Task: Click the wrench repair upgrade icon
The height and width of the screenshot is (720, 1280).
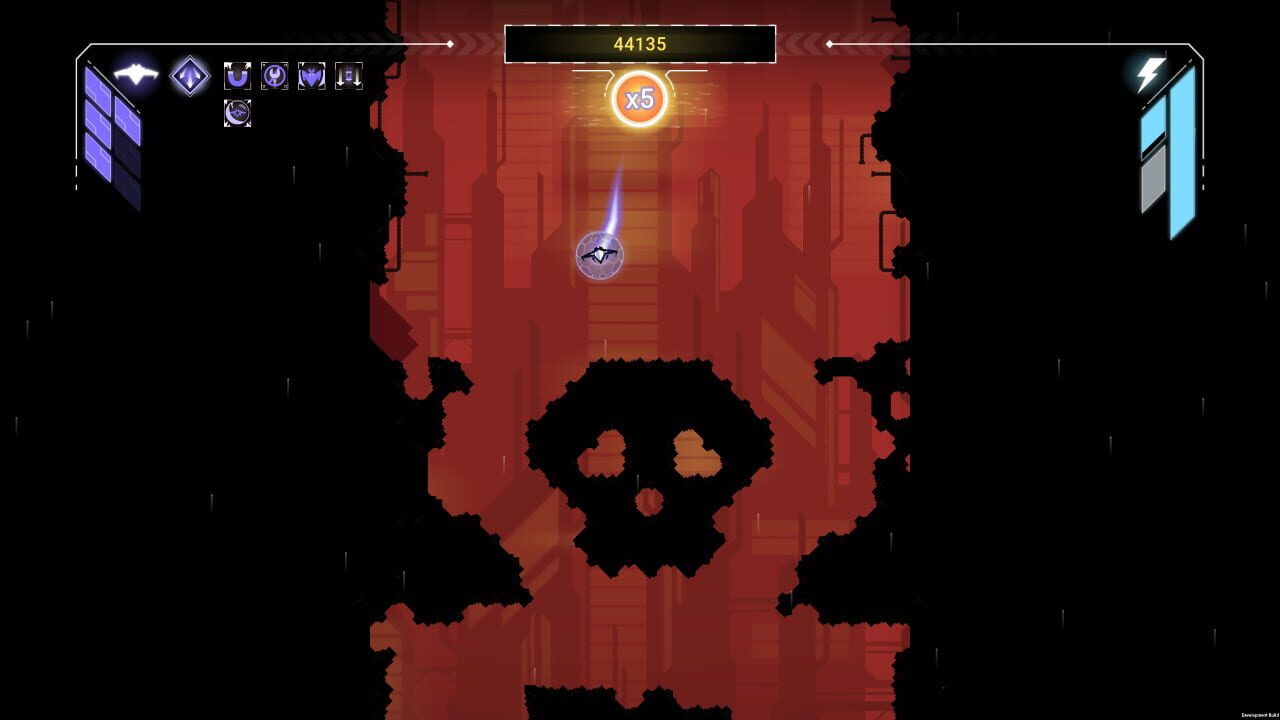Action: (275, 76)
